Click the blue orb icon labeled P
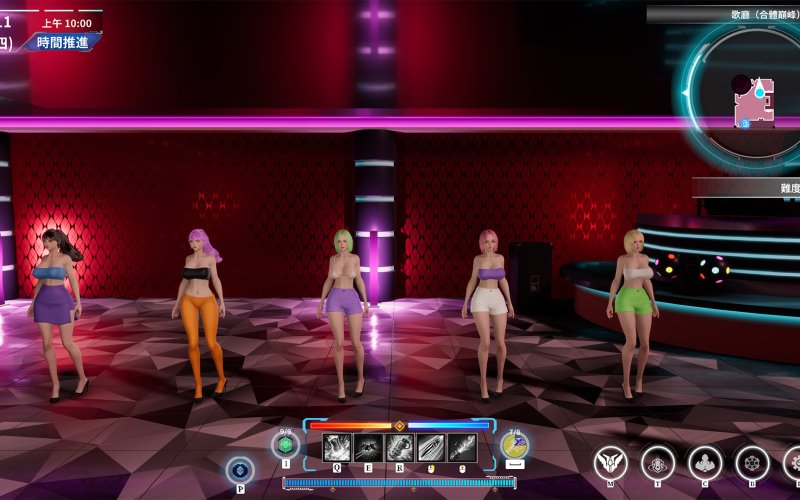 pos(240,469)
